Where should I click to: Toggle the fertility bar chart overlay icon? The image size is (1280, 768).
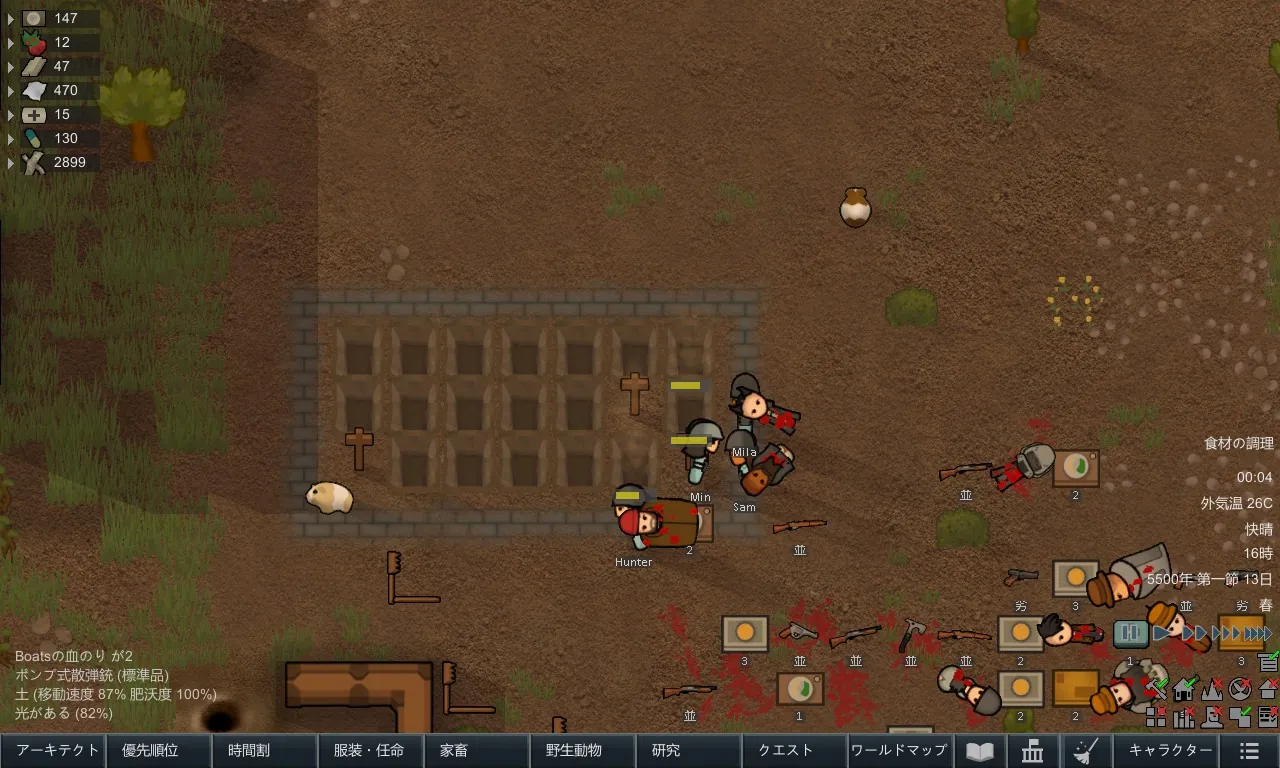tap(1185, 716)
